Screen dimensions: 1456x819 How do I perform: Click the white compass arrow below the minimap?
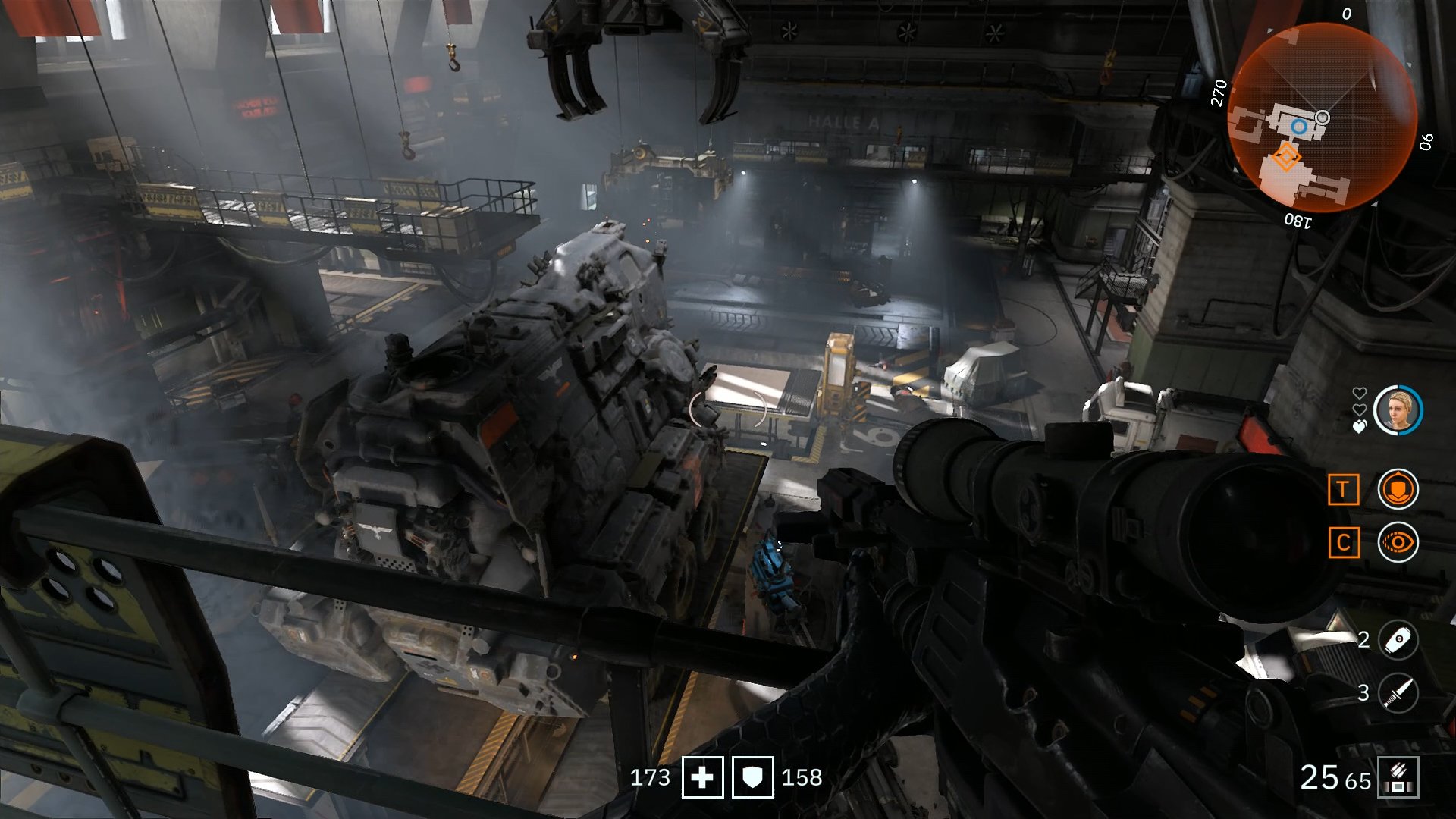coord(1376,203)
